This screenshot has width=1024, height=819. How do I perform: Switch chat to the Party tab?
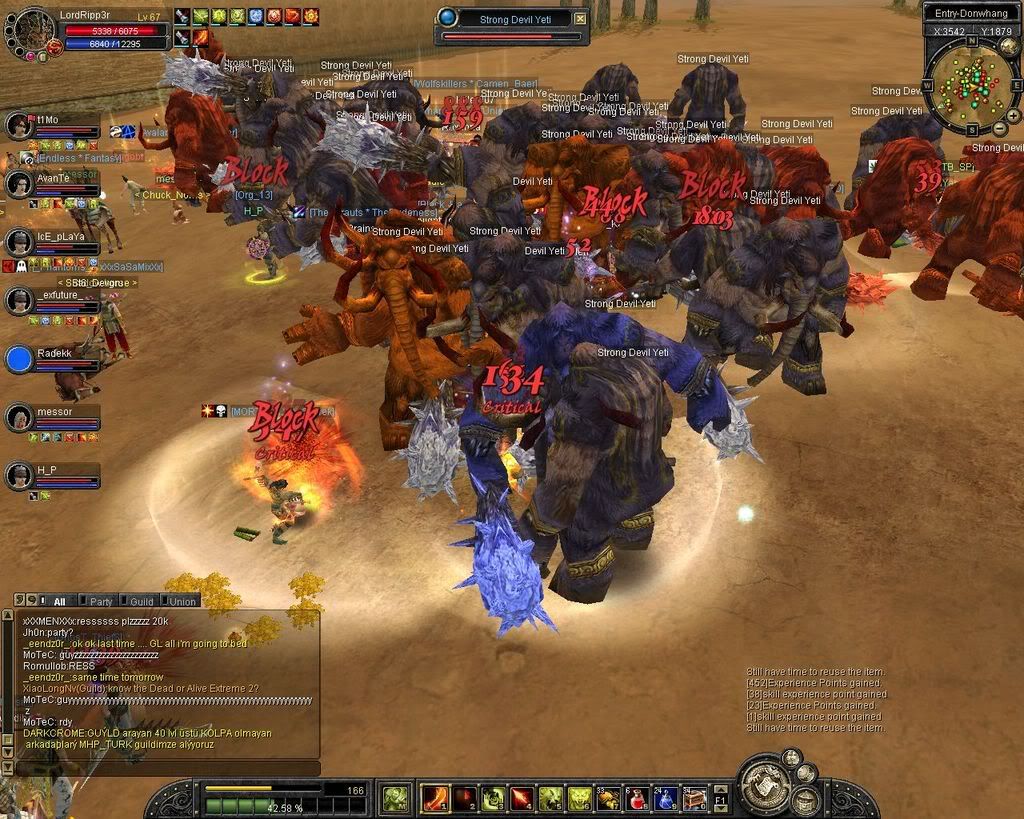101,601
